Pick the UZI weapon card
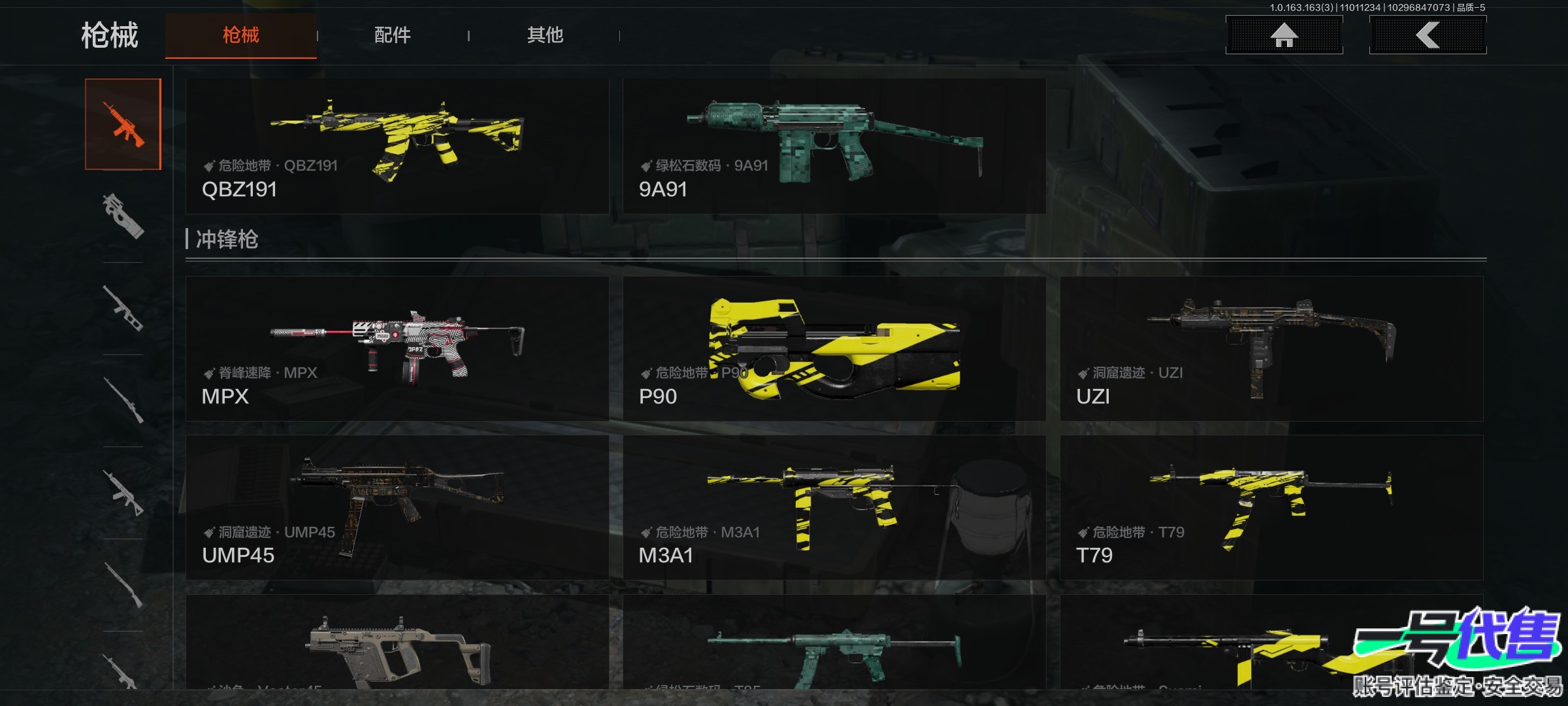 (x=1271, y=348)
